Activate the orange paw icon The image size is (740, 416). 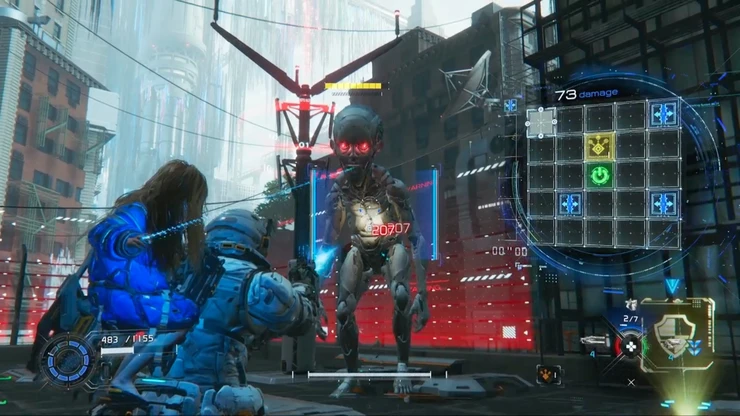(x=548, y=374)
